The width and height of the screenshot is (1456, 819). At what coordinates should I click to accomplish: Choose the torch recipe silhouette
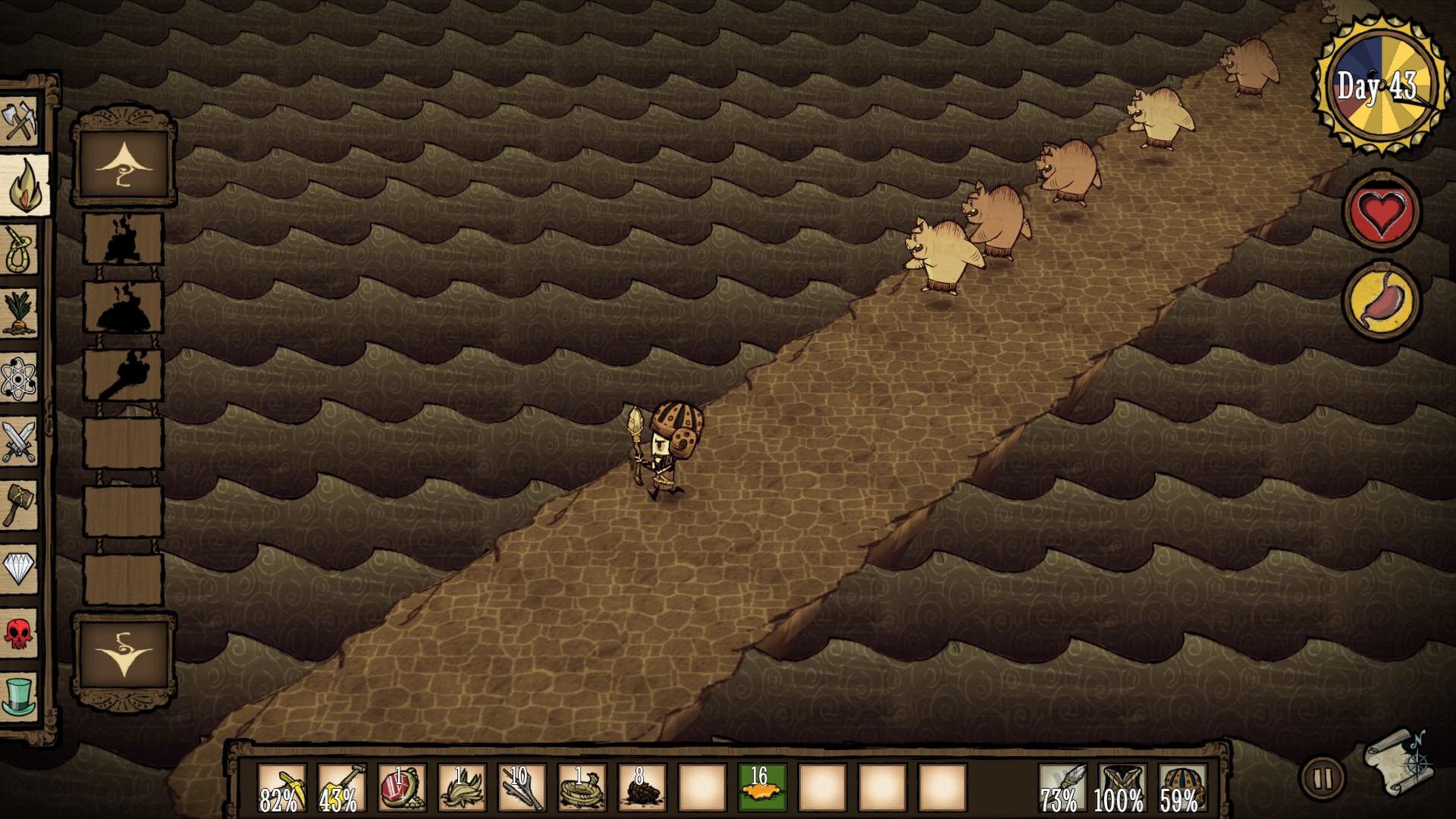(x=123, y=375)
